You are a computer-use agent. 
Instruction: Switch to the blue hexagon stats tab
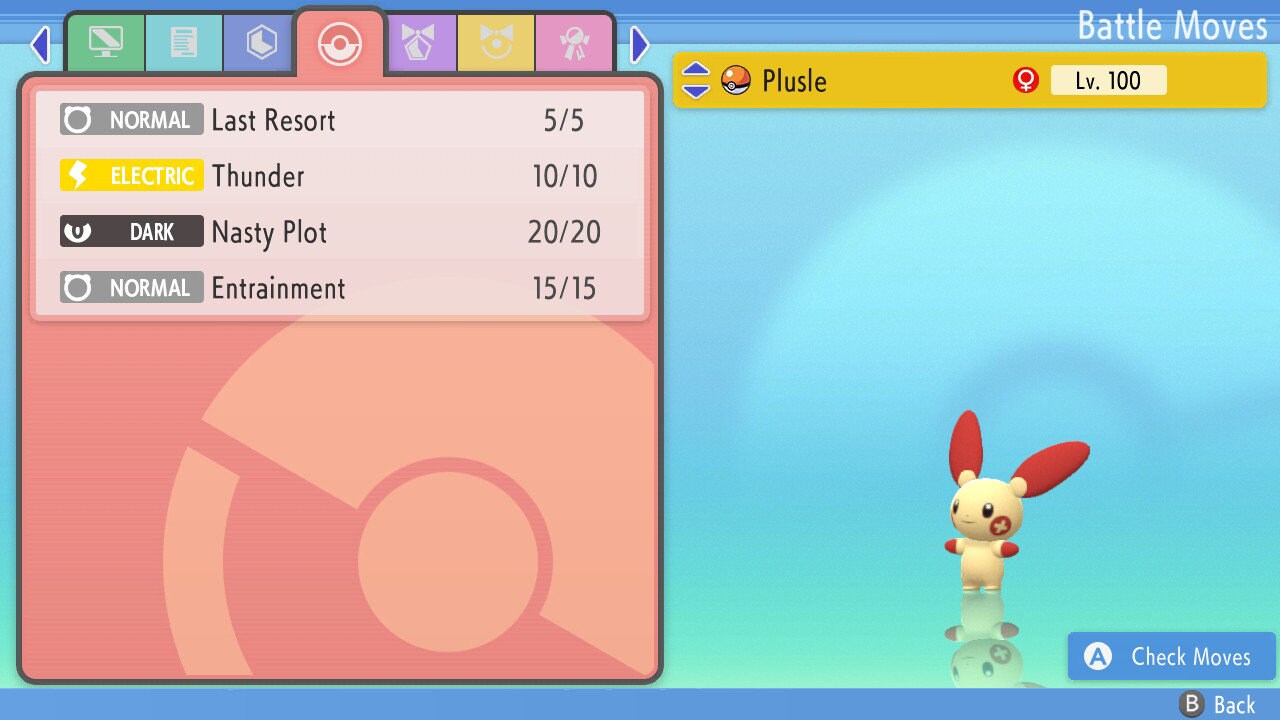261,43
